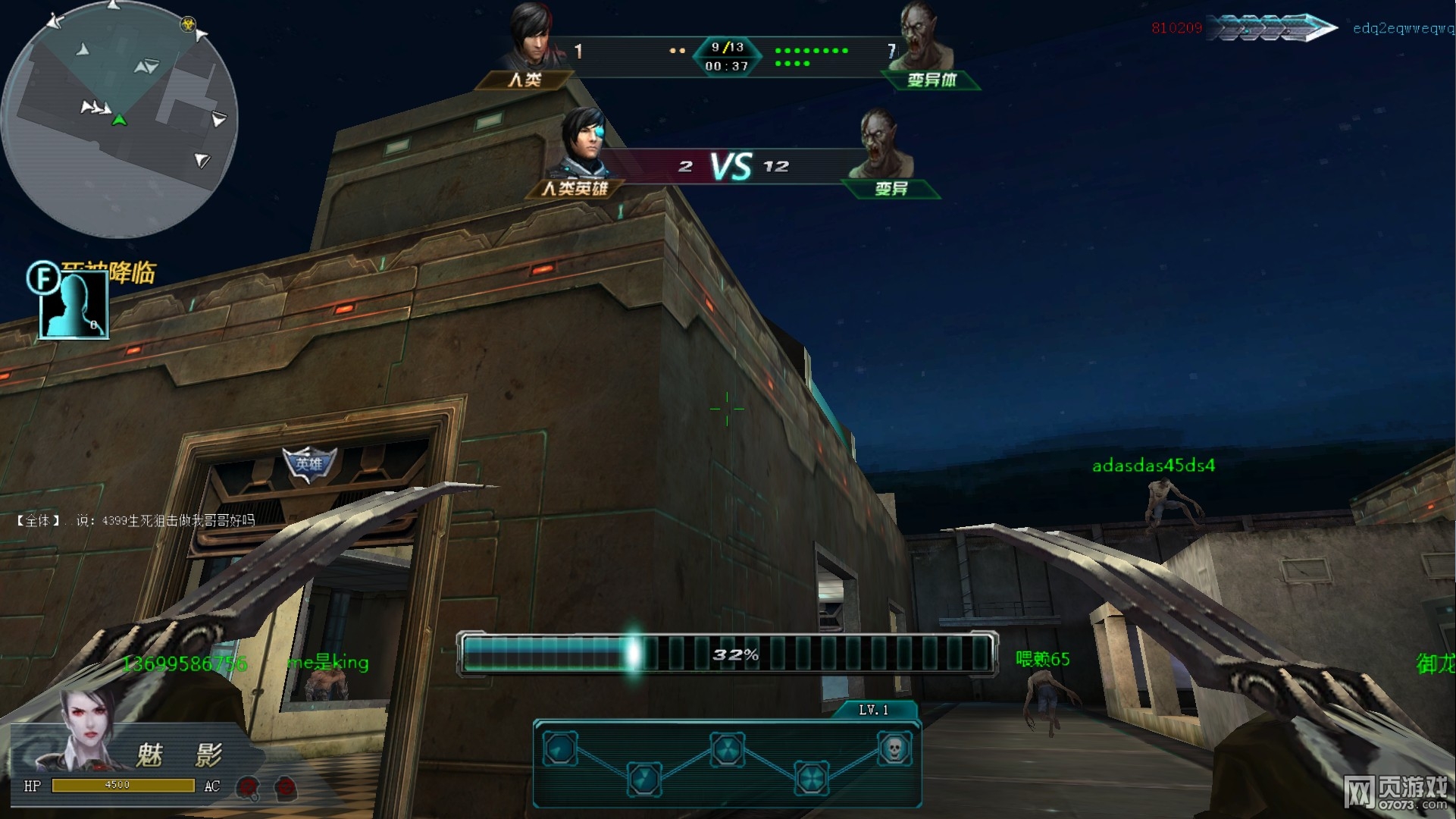The image size is (1456, 819).
Task: Select the 变异体 team portrait
Action: [x=924, y=38]
